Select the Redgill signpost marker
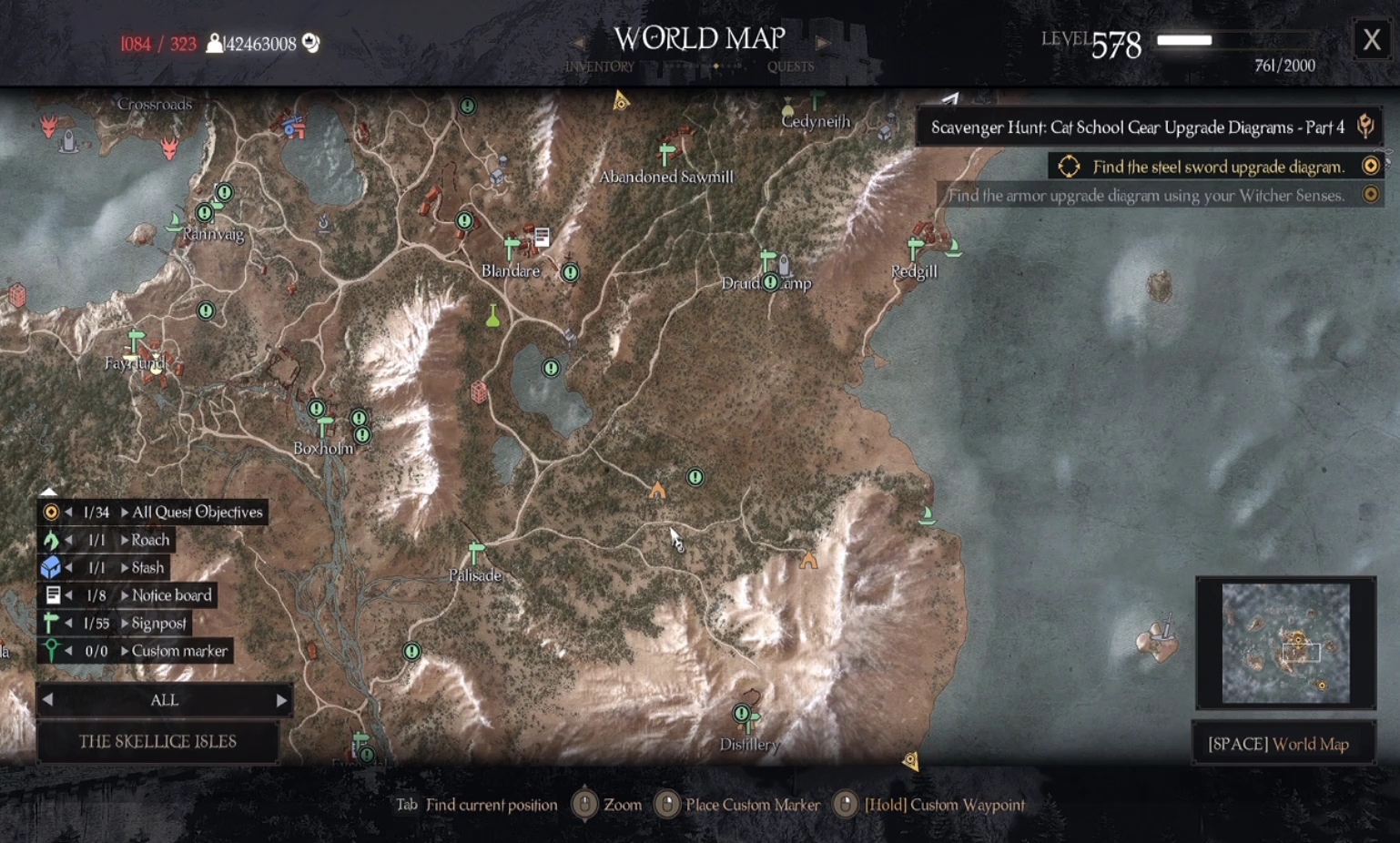Viewport: 1400px width, 843px height. [x=916, y=248]
